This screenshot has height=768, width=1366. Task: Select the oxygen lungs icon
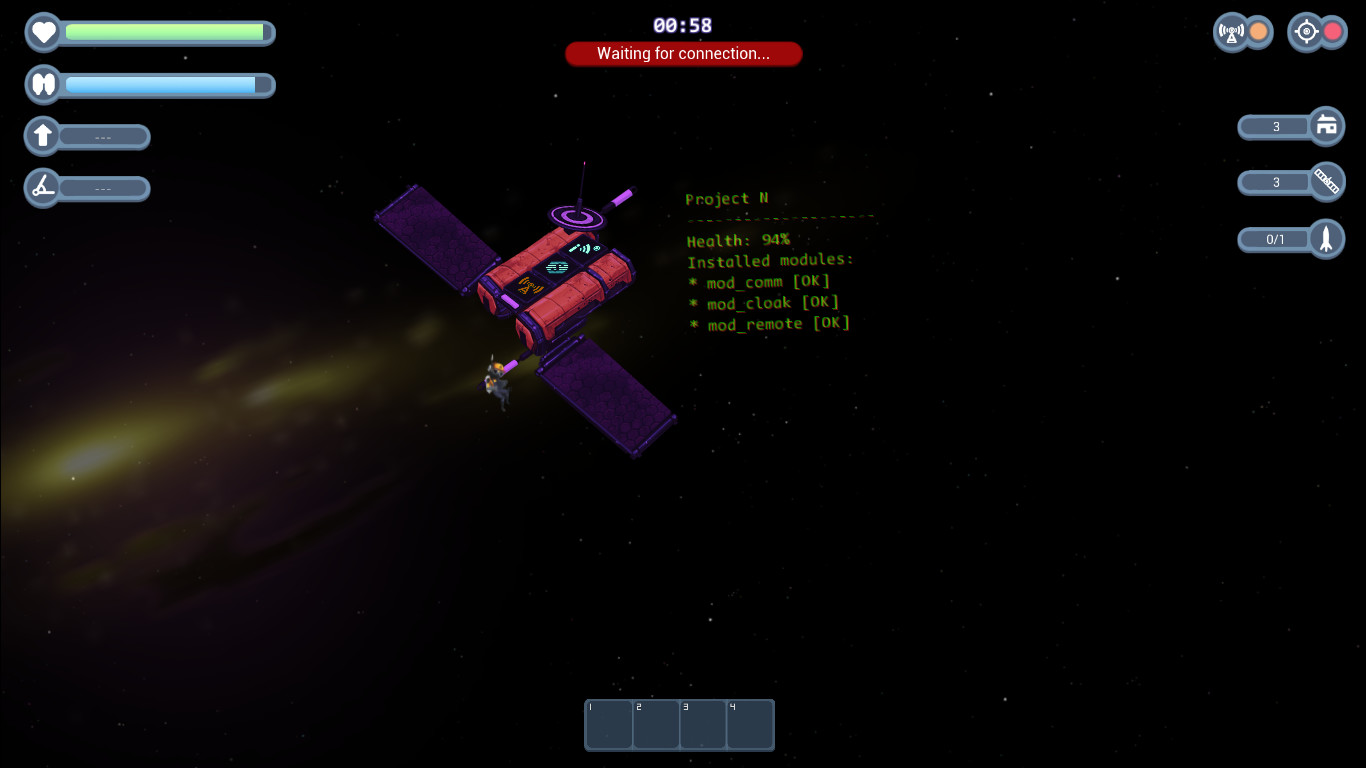coord(42,84)
